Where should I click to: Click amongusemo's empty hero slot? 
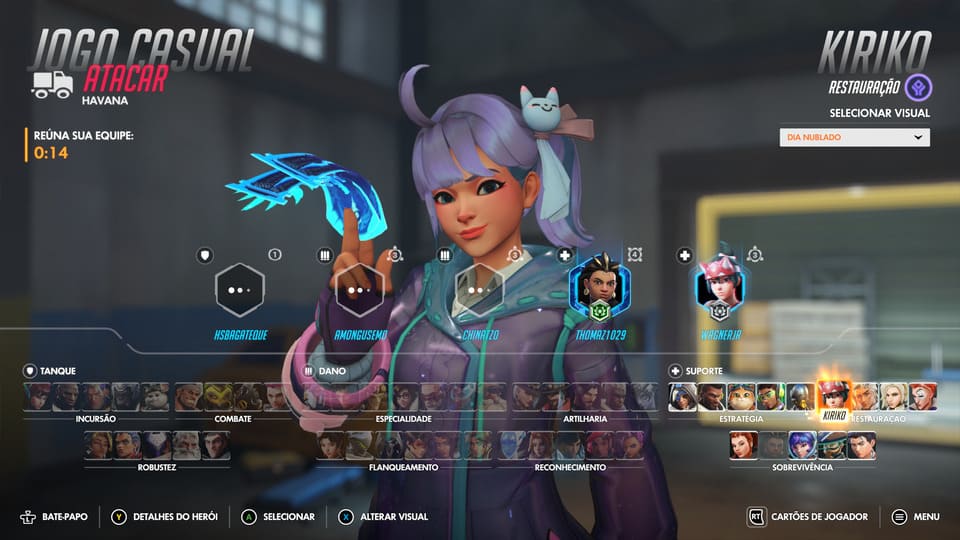coord(359,290)
